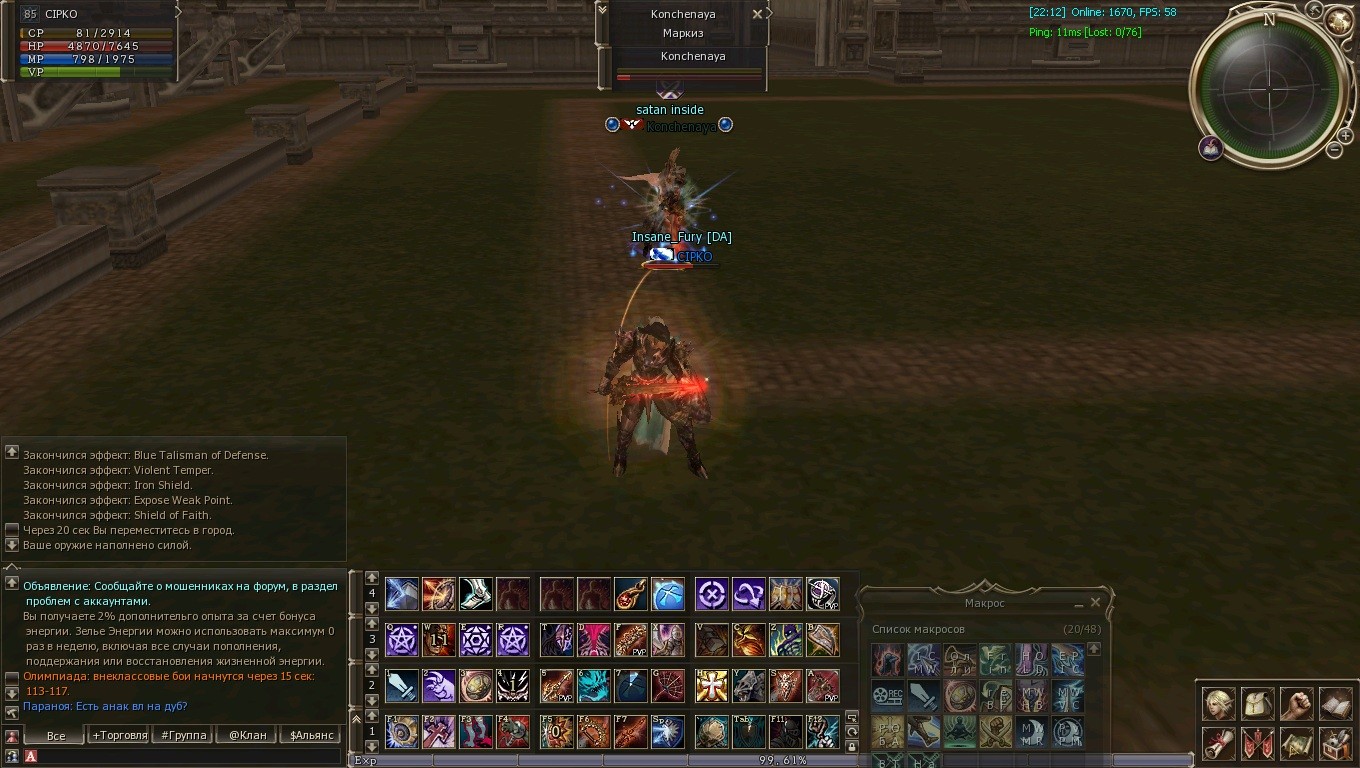Show the Все chat tab
This screenshot has width=1360, height=768.
[x=56, y=735]
